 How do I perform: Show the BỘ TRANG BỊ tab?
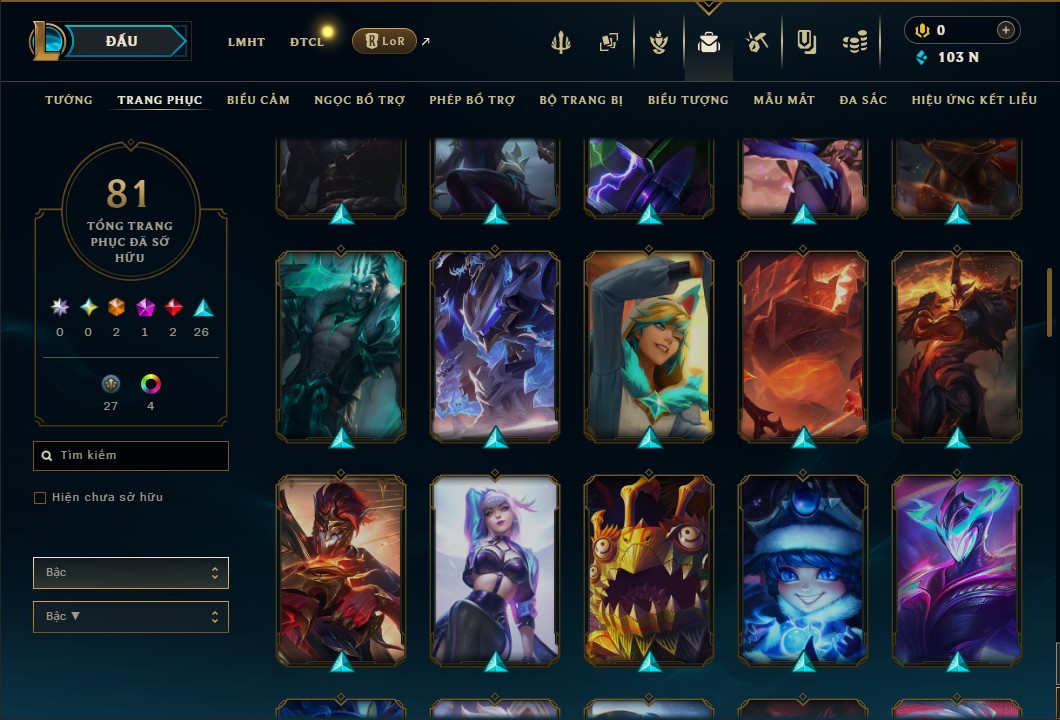581,100
